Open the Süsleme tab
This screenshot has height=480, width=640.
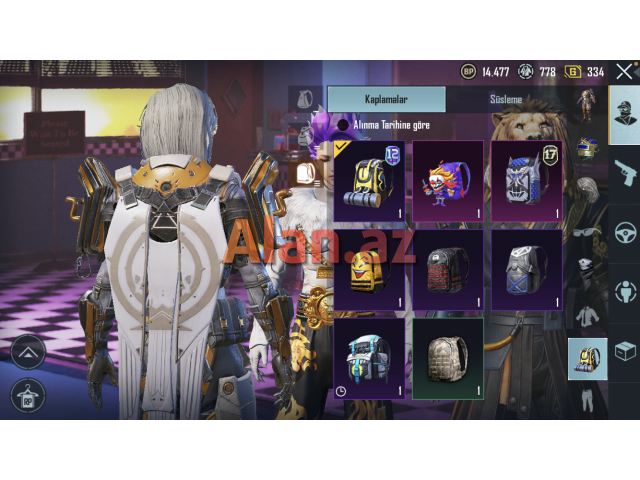[506, 99]
